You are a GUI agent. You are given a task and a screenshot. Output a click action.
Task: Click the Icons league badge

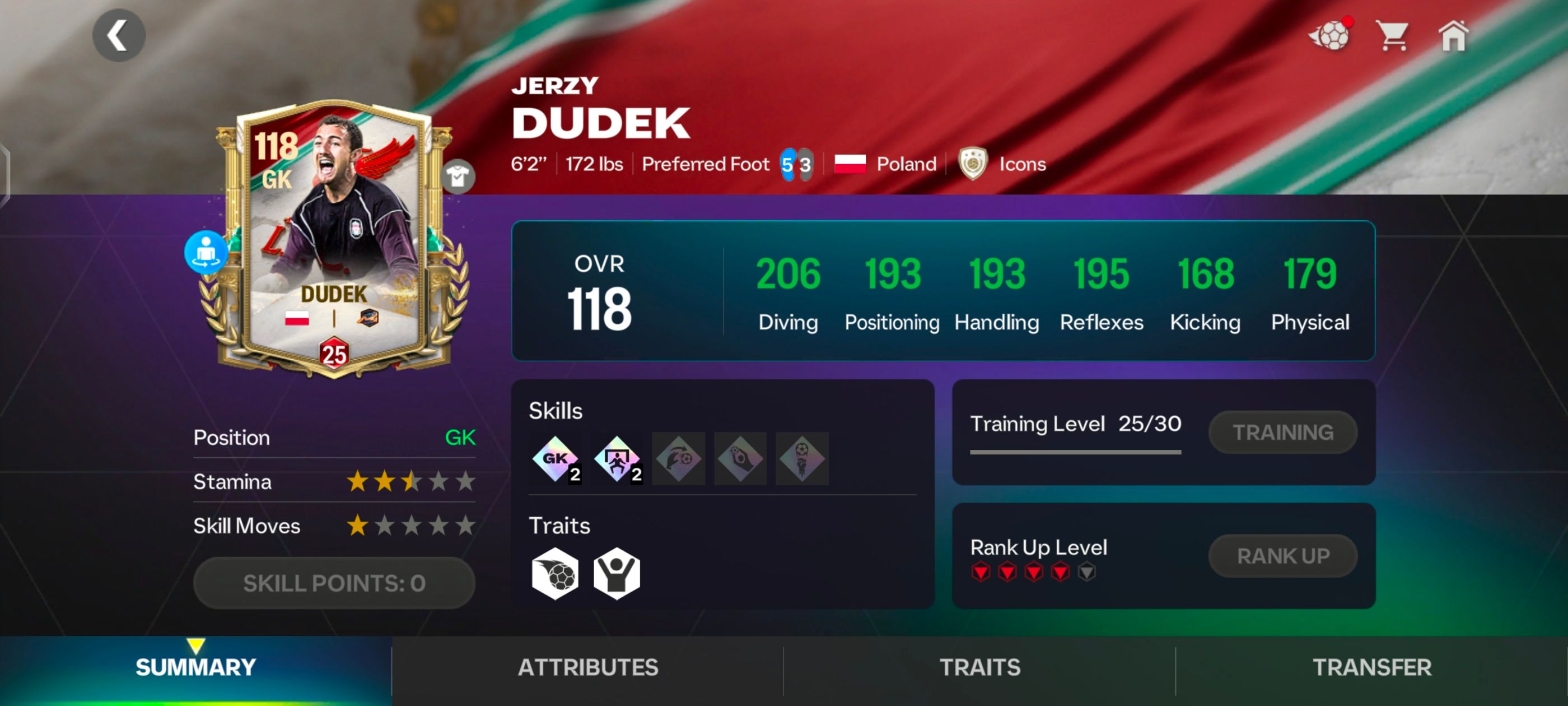974,163
